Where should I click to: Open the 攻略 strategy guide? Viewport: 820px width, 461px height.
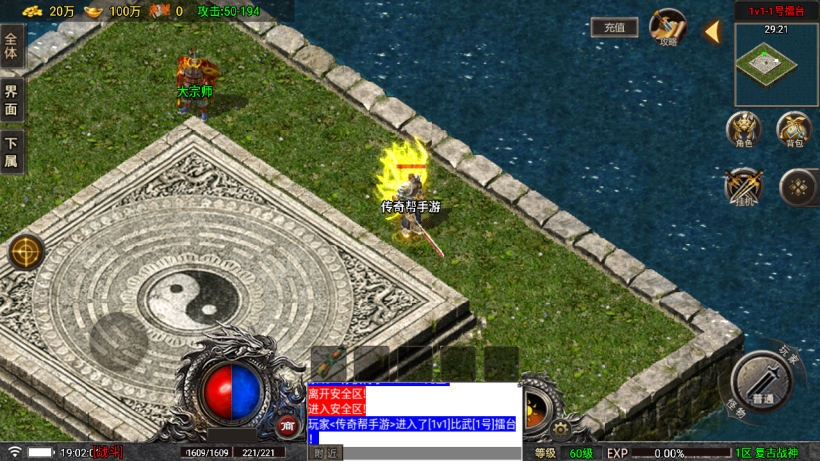coord(667,27)
